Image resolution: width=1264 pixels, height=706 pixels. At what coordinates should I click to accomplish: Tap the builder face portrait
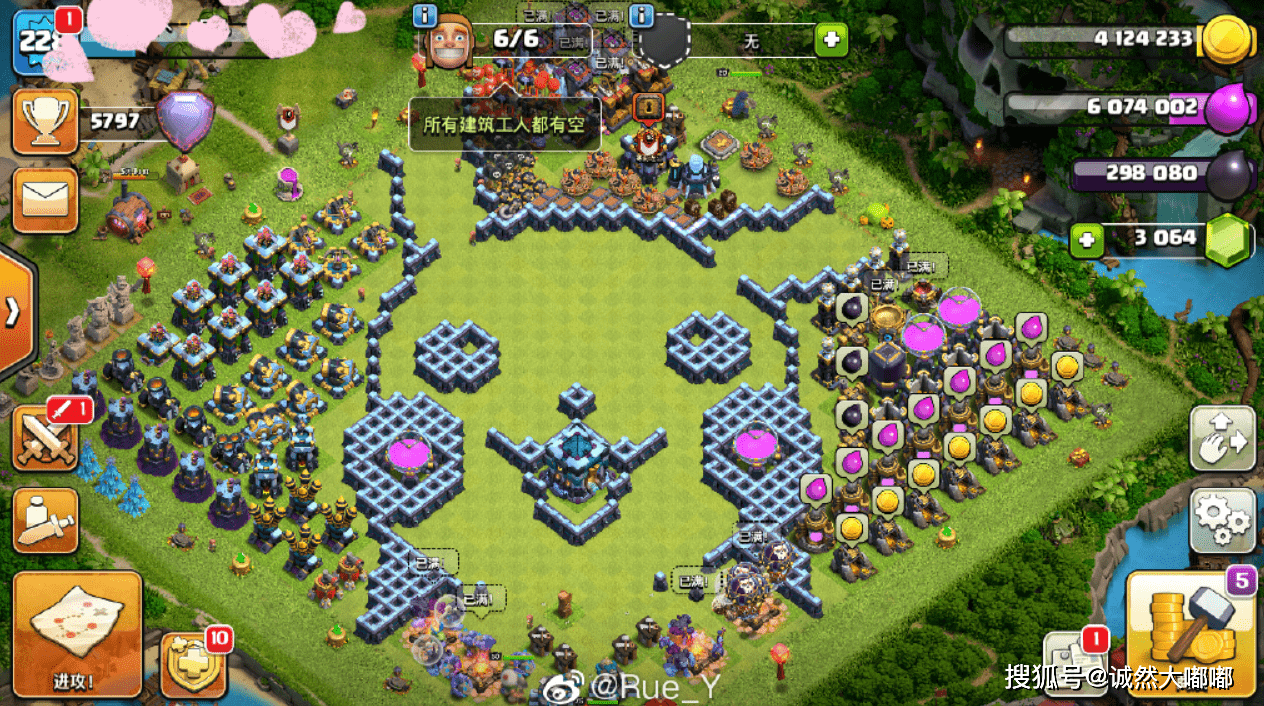[x=450, y=43]
